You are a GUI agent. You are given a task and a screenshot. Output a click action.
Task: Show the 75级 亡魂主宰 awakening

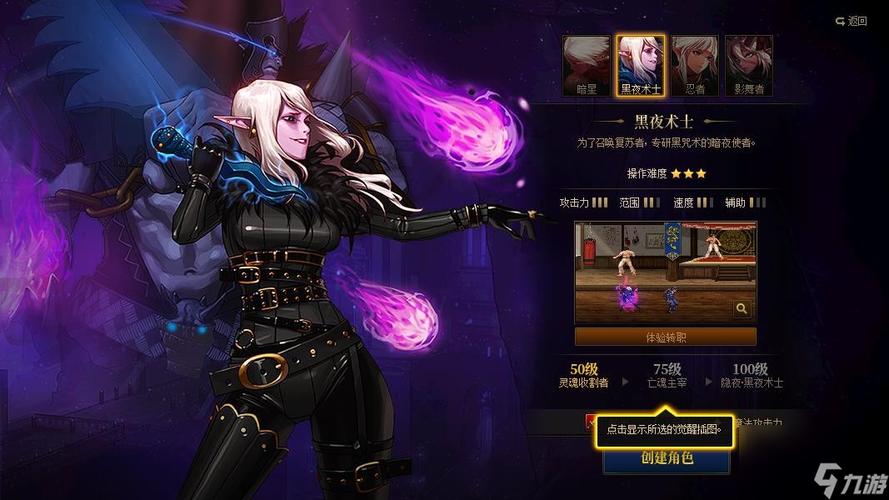tap(667, 375)
